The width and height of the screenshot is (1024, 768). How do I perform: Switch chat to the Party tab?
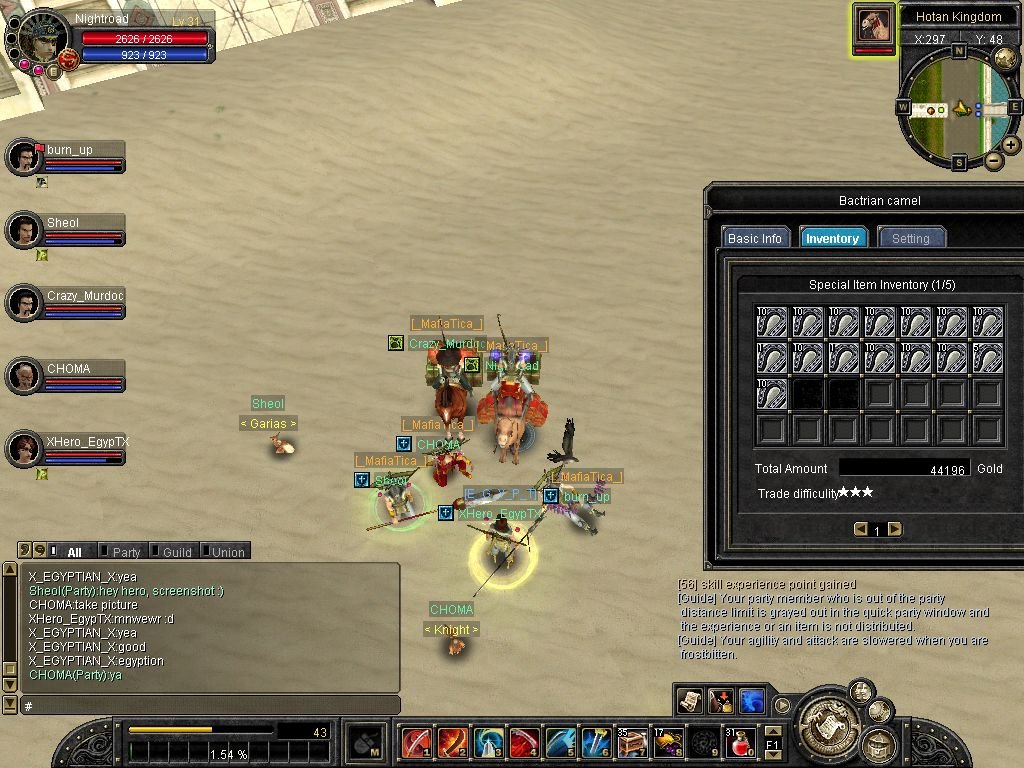pyautogui.click(x=126, y=551)
